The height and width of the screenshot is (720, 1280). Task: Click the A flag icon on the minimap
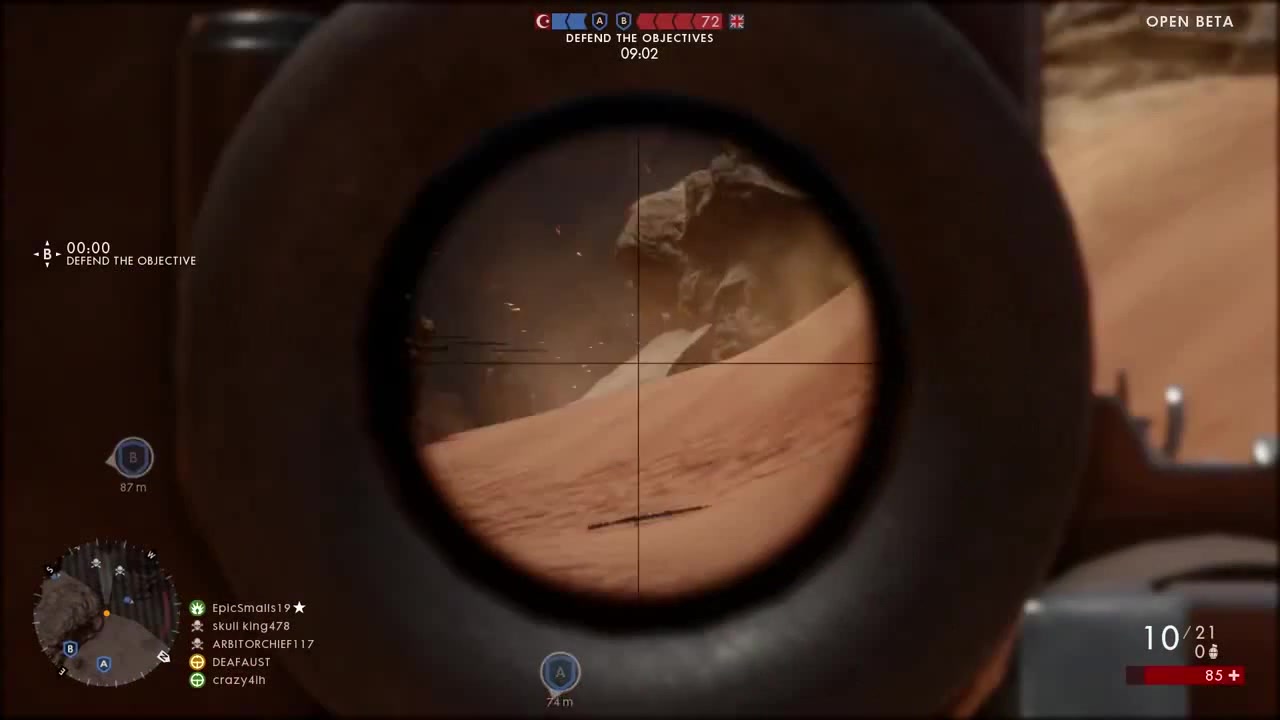click(x=103, y=663)
